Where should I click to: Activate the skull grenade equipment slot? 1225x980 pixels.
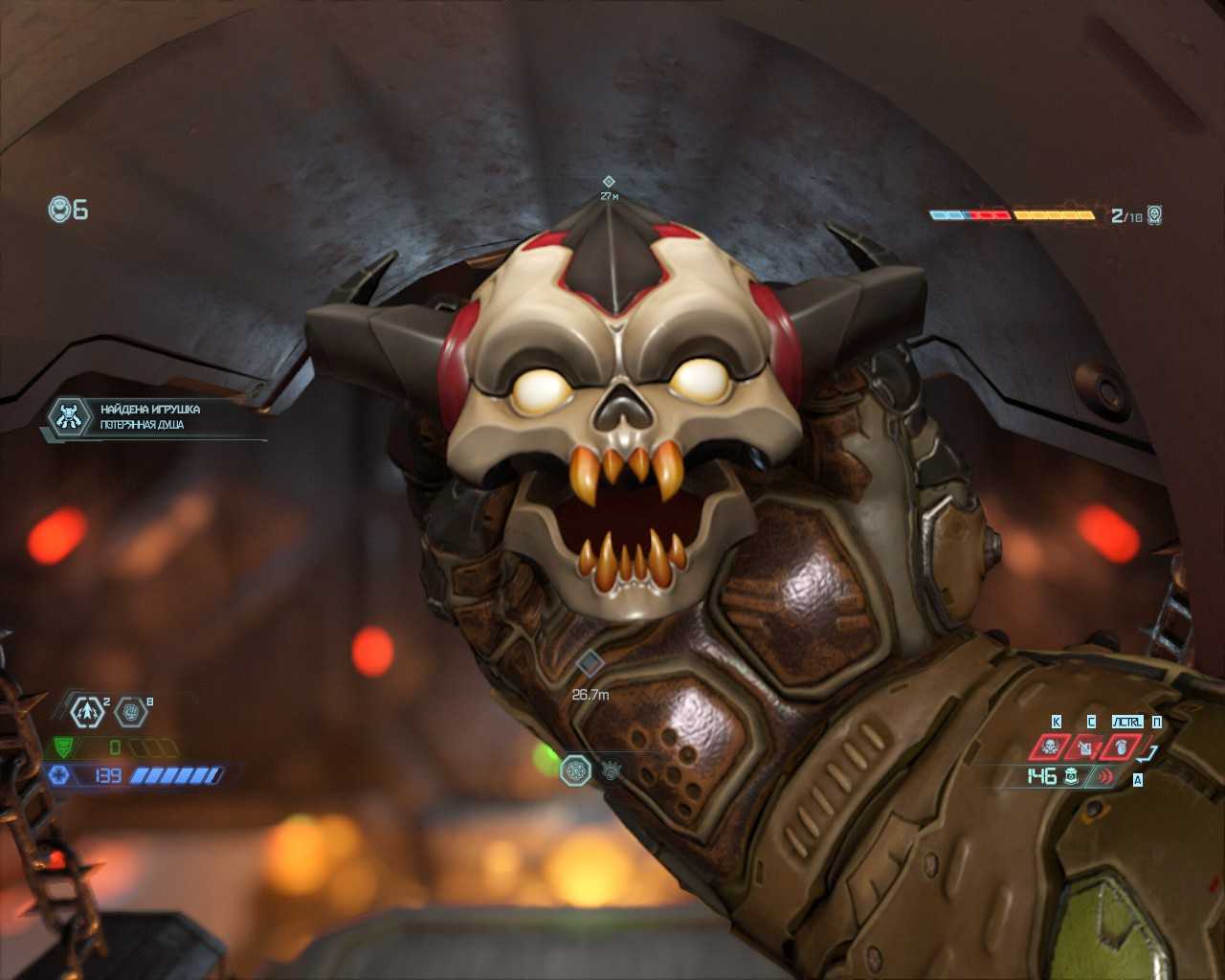point(1050,746)
